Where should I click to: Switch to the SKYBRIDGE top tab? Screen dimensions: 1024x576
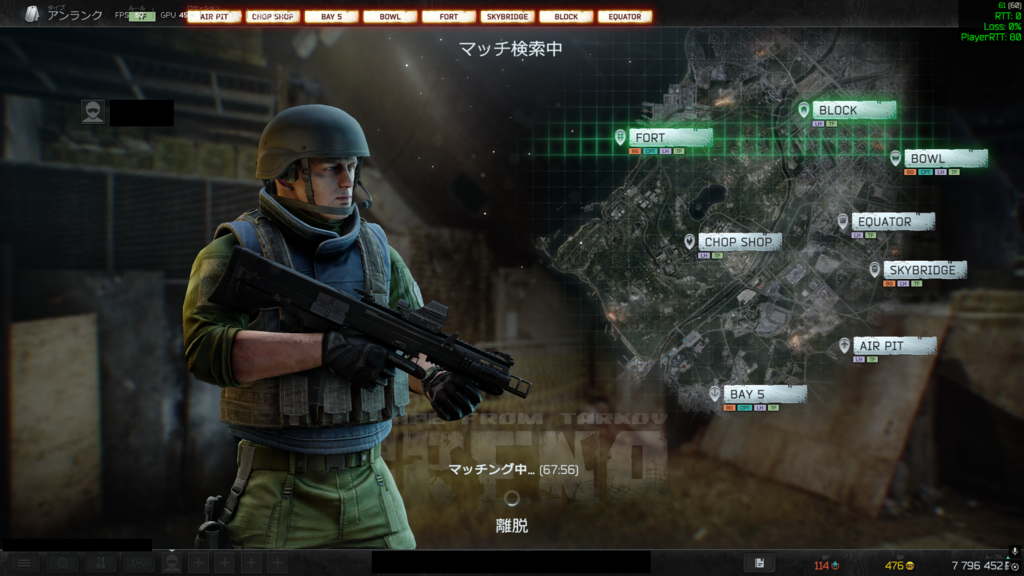[x=507, y=17]
